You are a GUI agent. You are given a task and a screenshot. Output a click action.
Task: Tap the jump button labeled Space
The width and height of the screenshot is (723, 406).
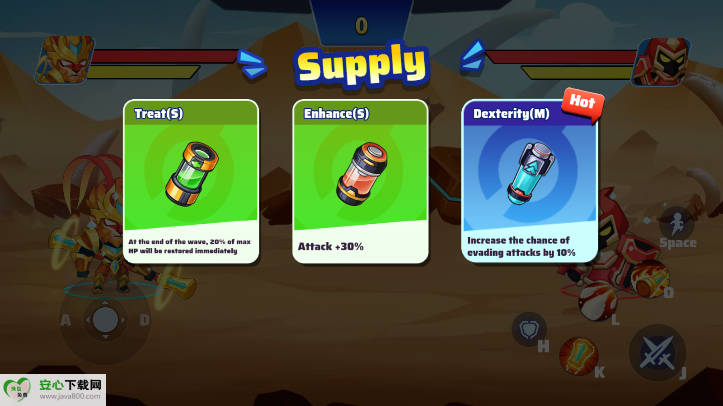(676, 226)
